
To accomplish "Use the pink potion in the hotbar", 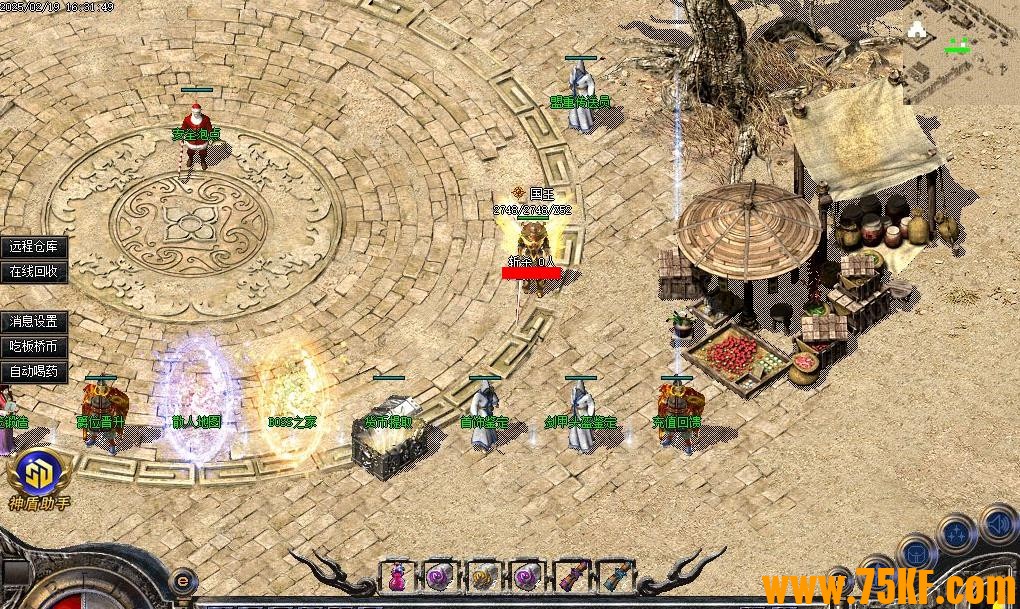I will pyautogui.click(x=397, y=576).
